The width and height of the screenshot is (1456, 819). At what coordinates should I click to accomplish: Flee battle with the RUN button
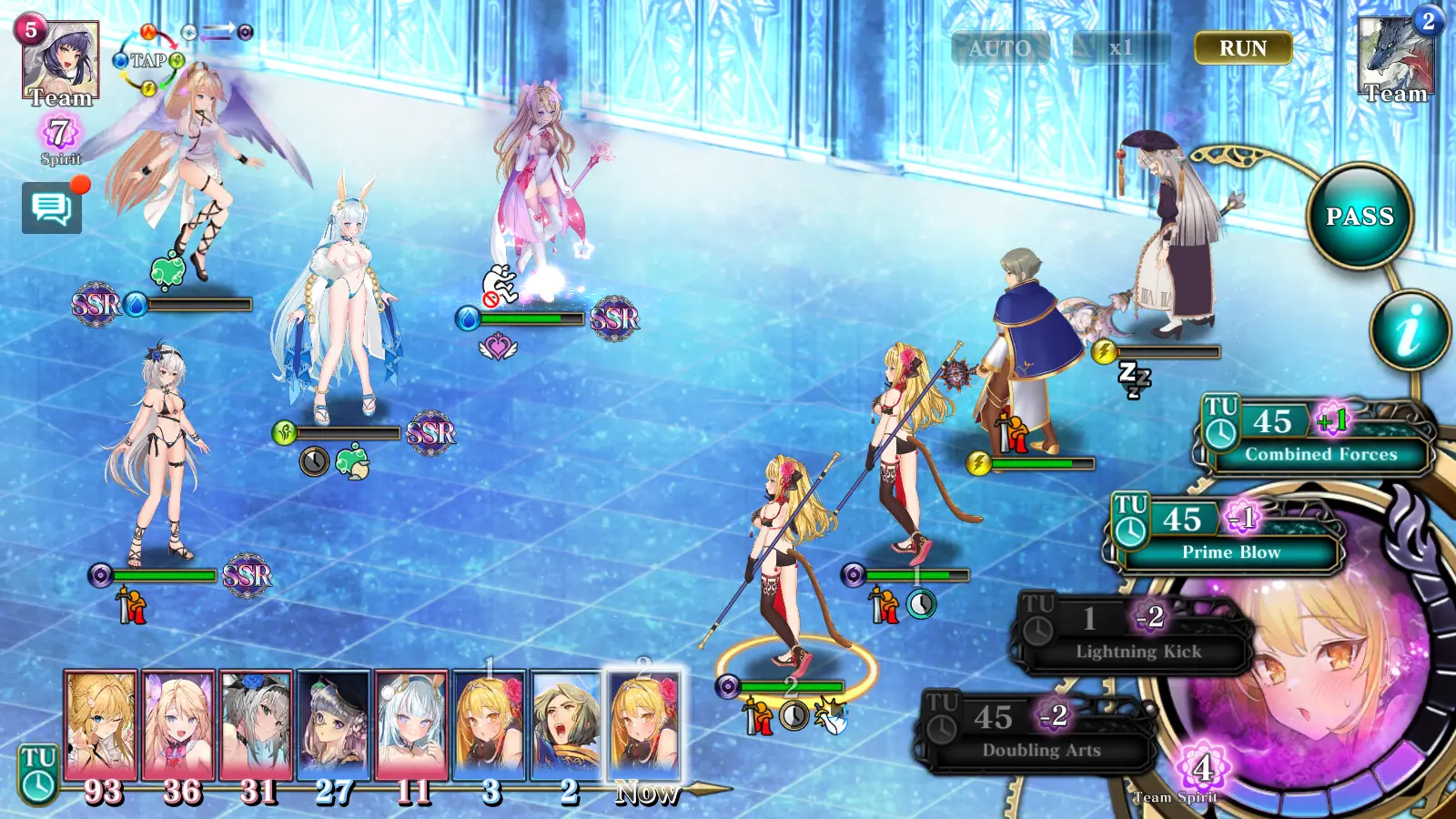pos(1242,48)
